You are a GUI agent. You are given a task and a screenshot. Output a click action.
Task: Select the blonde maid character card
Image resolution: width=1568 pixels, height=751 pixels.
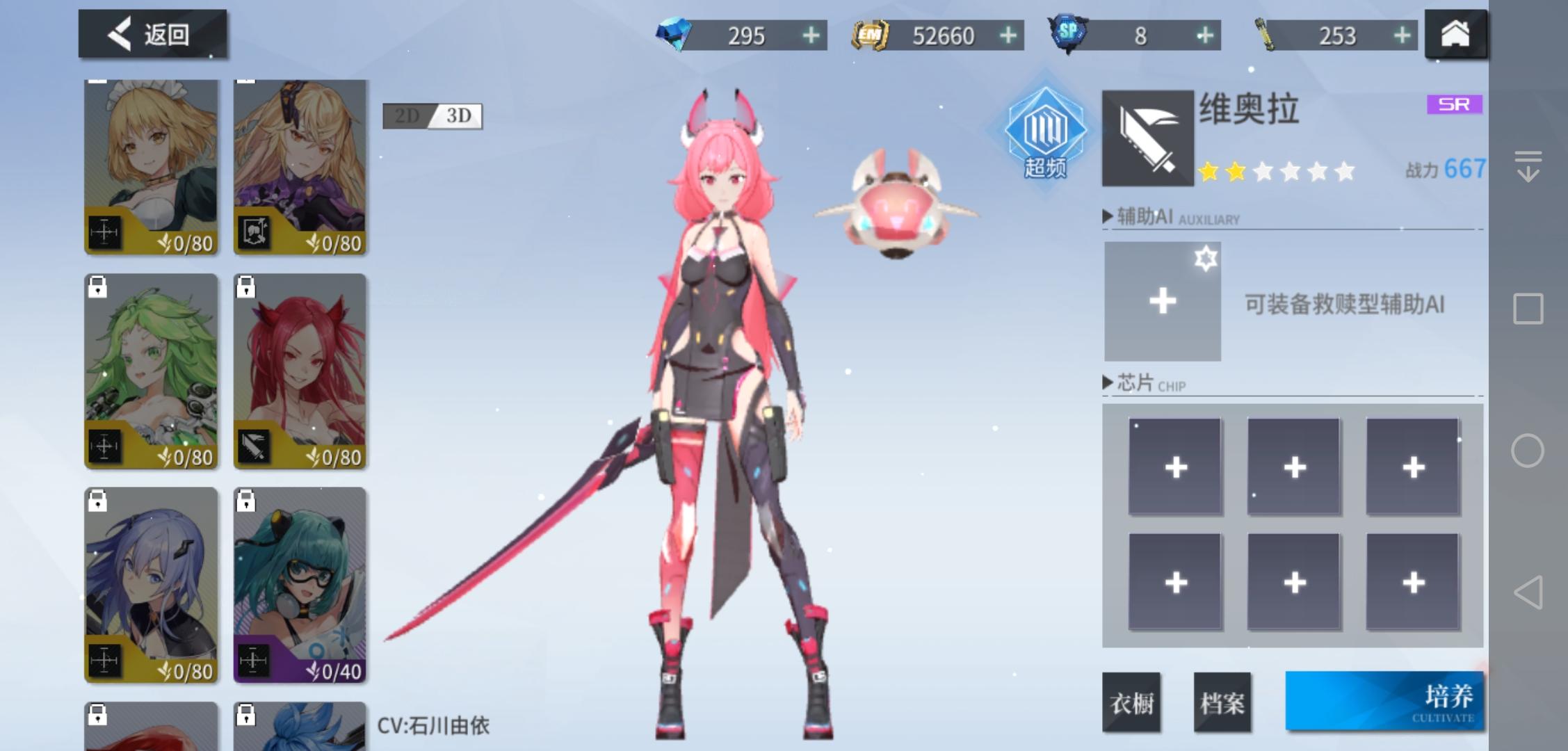tap(151, 167)
